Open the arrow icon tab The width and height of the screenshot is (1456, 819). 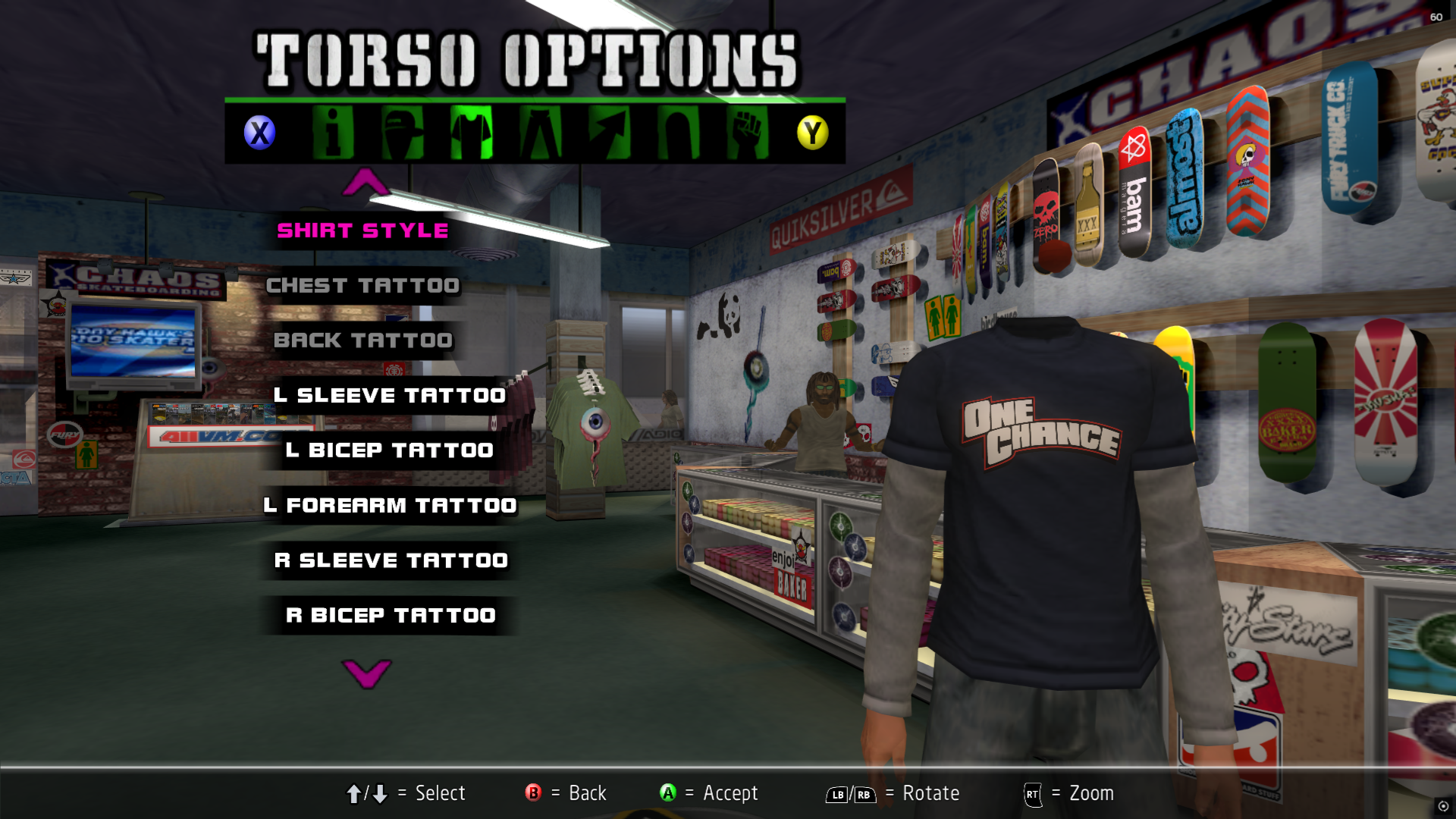(x=609, y=133)
